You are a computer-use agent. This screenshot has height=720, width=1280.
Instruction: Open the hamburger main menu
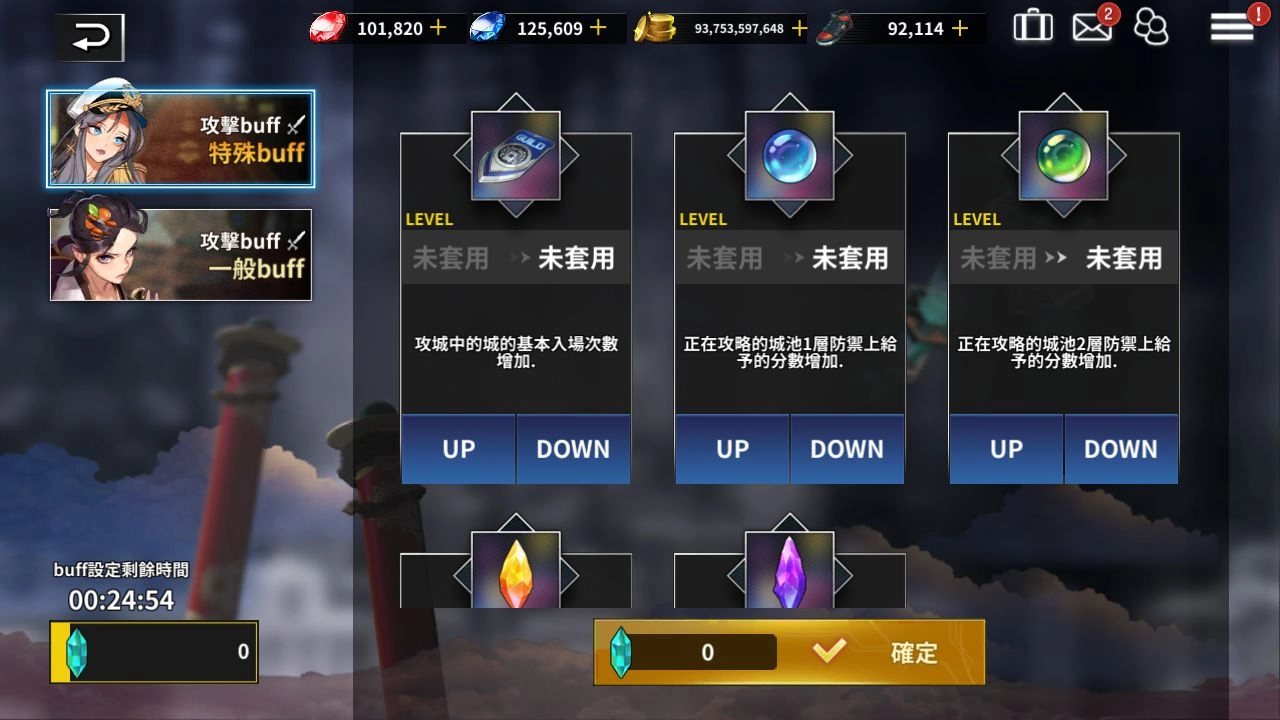tap(1232, 28)
